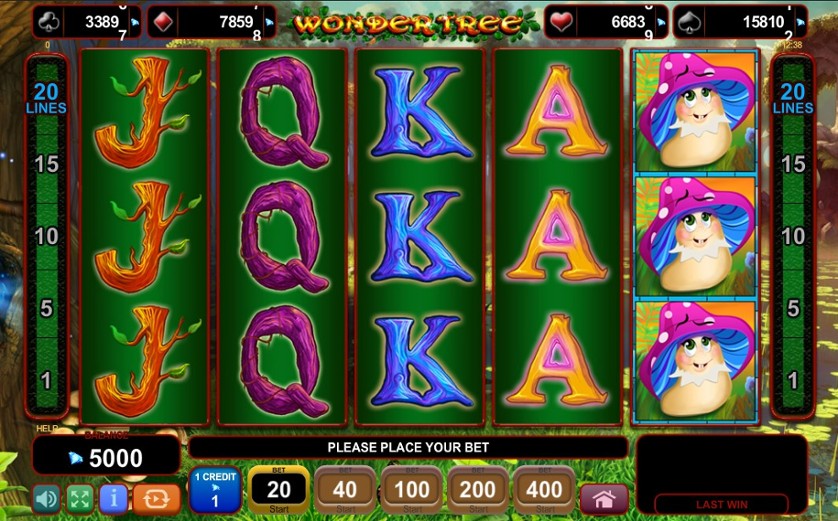Image resolution: width=838 pixels, height=521 pixels.
Task: Set 10 paylines on left selector
Action: [x=46, y=237]
